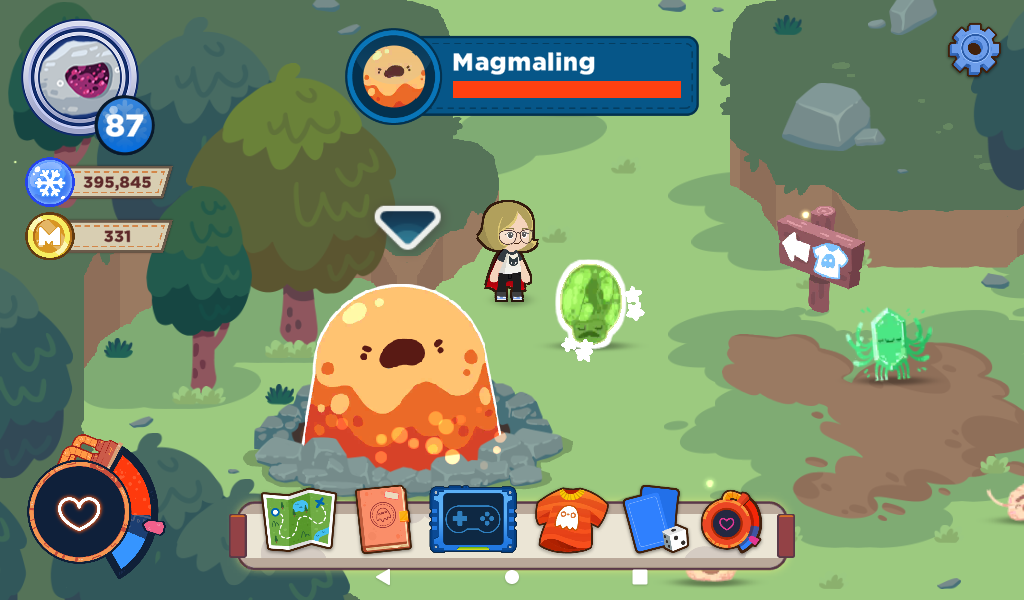Open the world map from toolbar
Image resolution: width=1024 pixels, height=600 pixels.
[x=298, y=520]
